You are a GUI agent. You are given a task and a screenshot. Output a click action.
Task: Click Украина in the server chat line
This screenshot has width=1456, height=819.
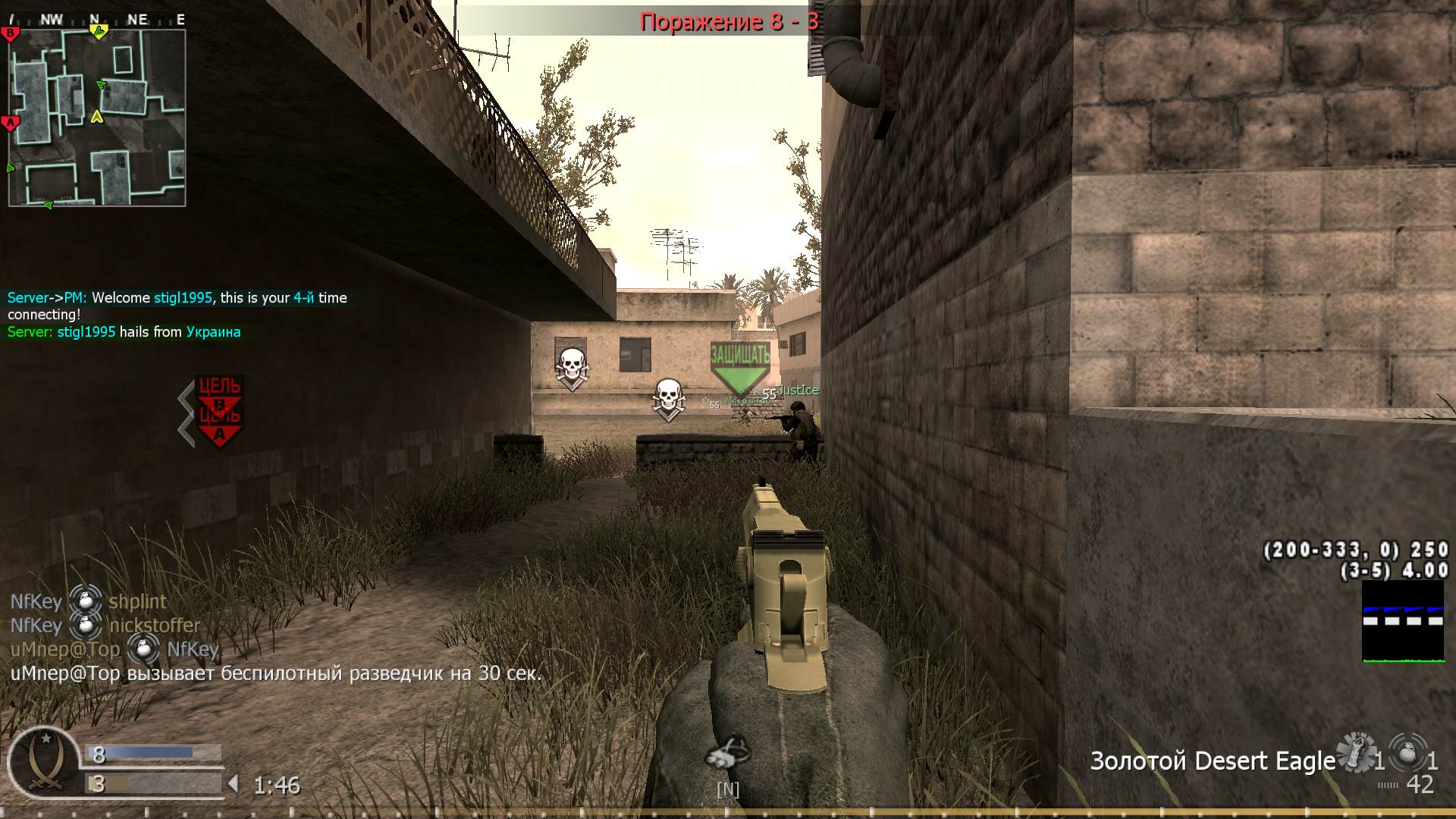(x=212, y=331)
